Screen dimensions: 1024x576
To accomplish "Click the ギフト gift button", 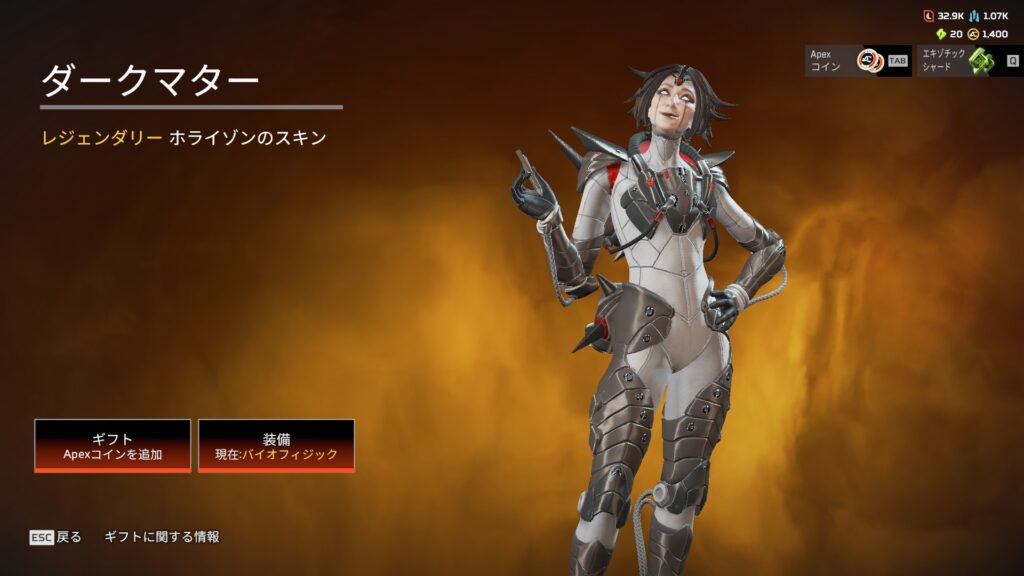I will point(112,445).
